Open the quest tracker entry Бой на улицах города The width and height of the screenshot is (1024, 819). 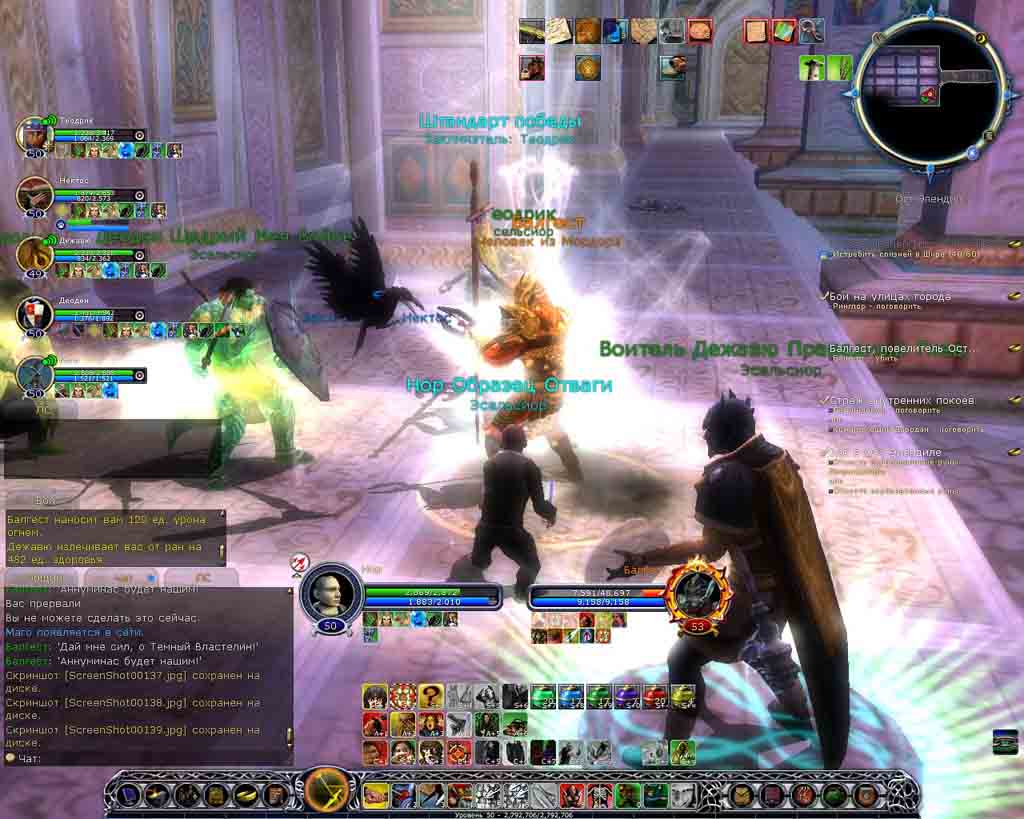point(890,297)
